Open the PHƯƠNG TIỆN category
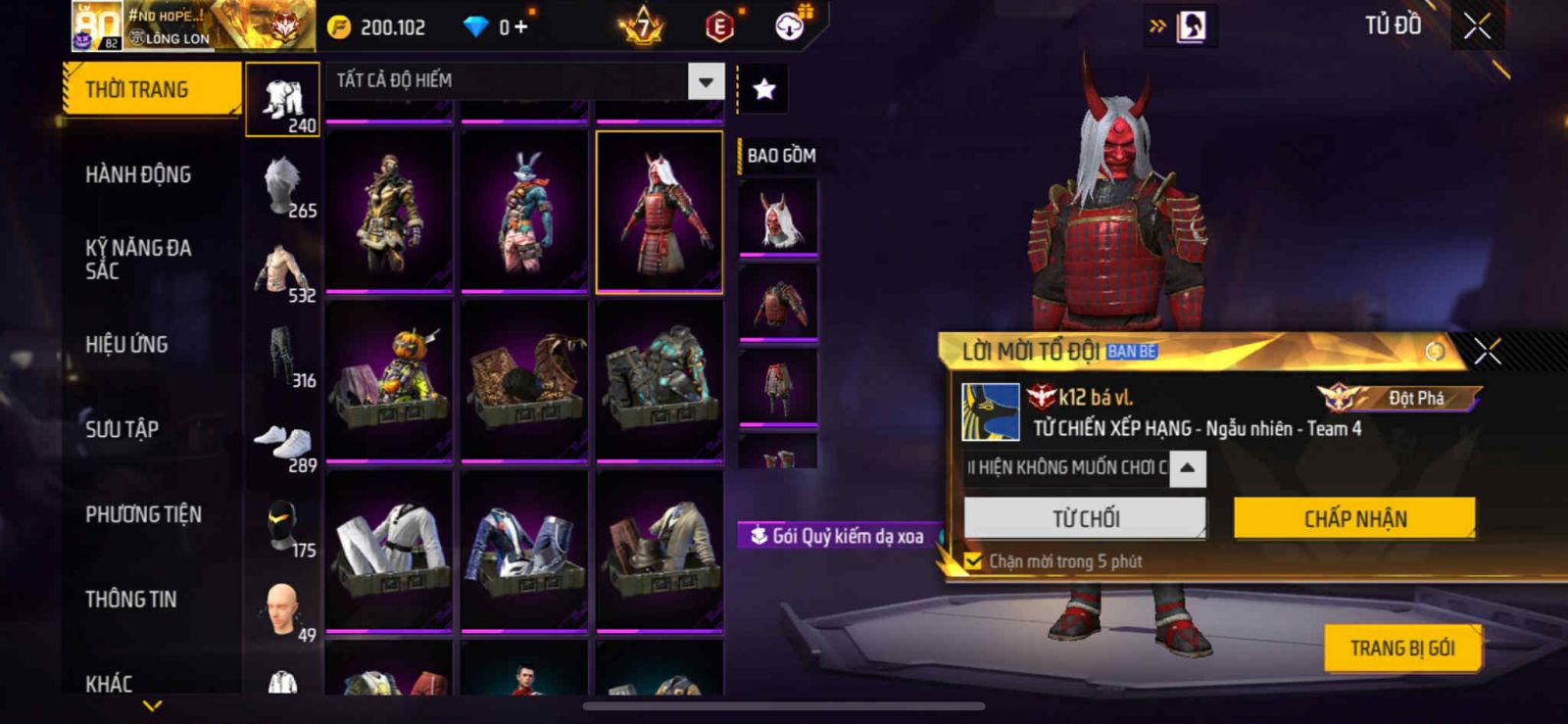Screen dimensions: 1568x724 point(143,514)
